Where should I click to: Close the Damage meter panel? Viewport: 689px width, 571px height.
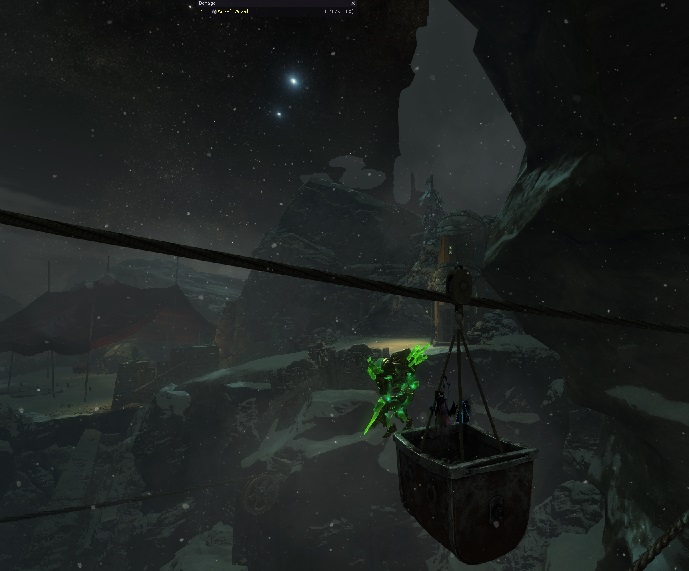click(x=353, y=4)
